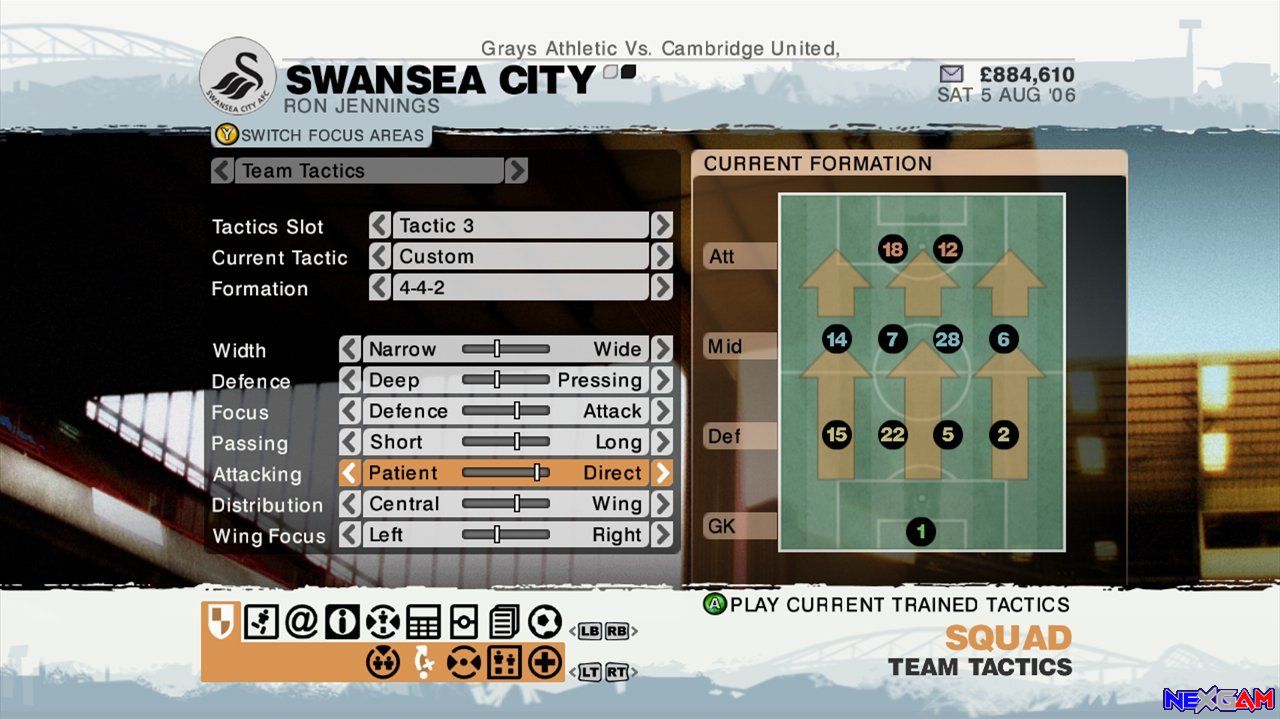Open the football icon menu
The width and height of the screenshot is (1280, 719).
pyautogui.click(x=545, y=622)
